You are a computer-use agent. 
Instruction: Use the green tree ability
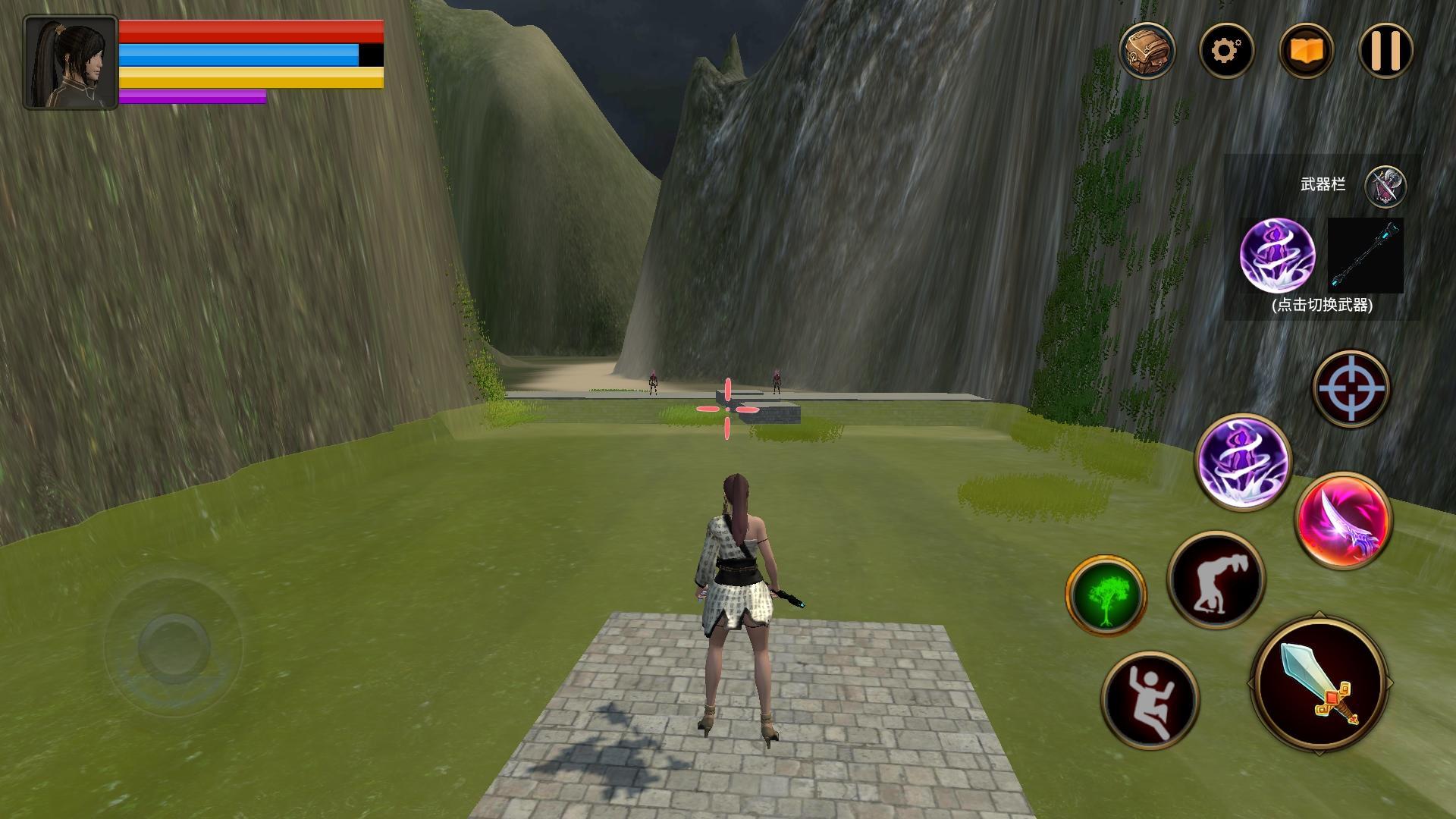tap(1106, 595)
